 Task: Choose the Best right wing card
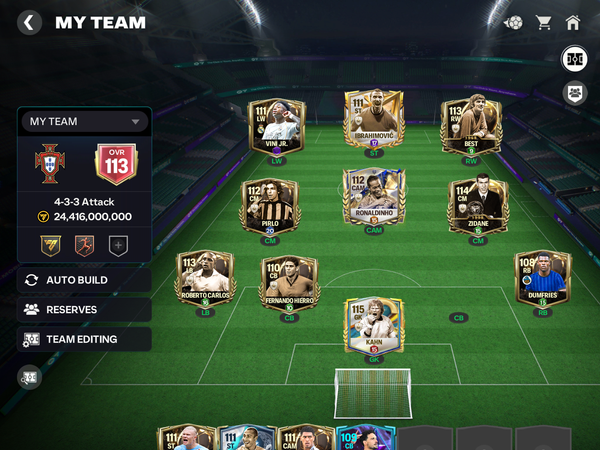[471, 126]
